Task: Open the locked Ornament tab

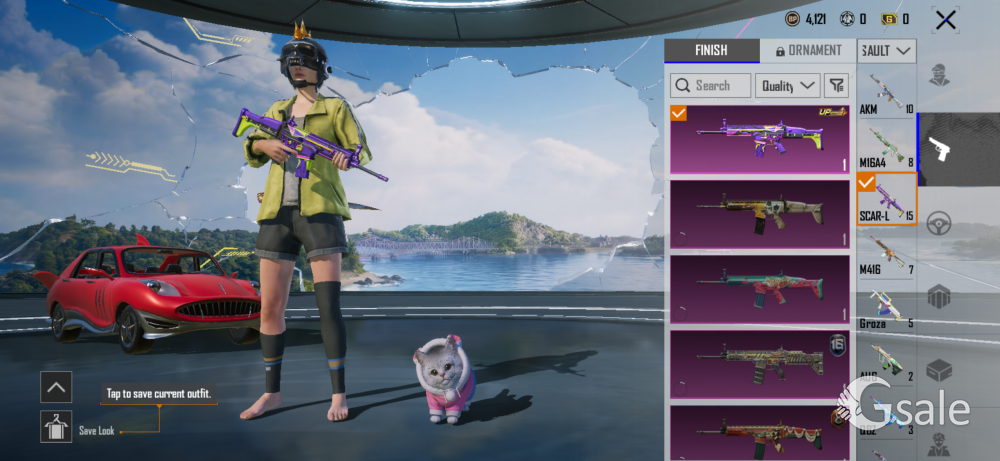Action: click(807, 51)
